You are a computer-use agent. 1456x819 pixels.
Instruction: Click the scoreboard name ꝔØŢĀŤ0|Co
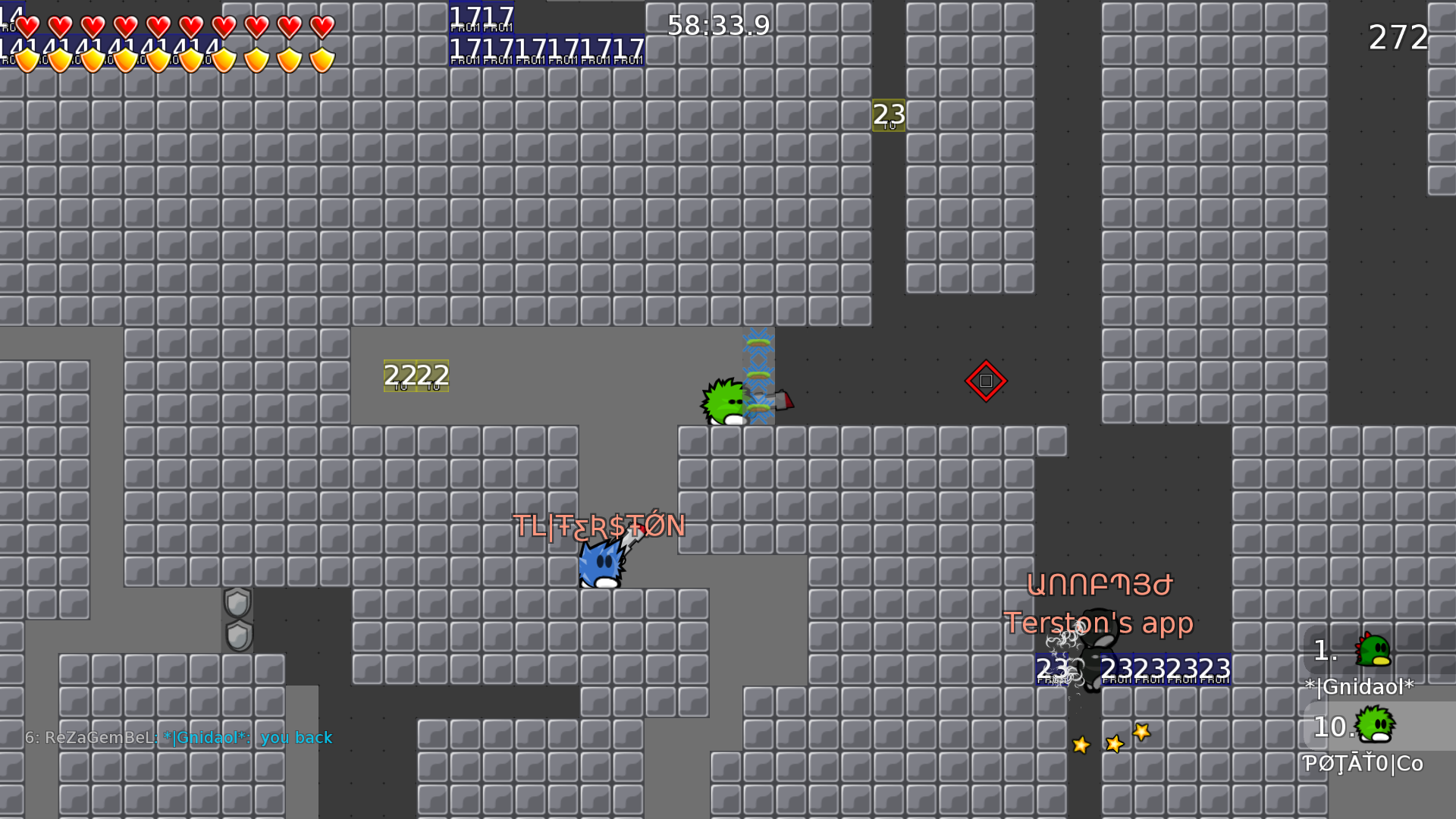pos(1362,764)
